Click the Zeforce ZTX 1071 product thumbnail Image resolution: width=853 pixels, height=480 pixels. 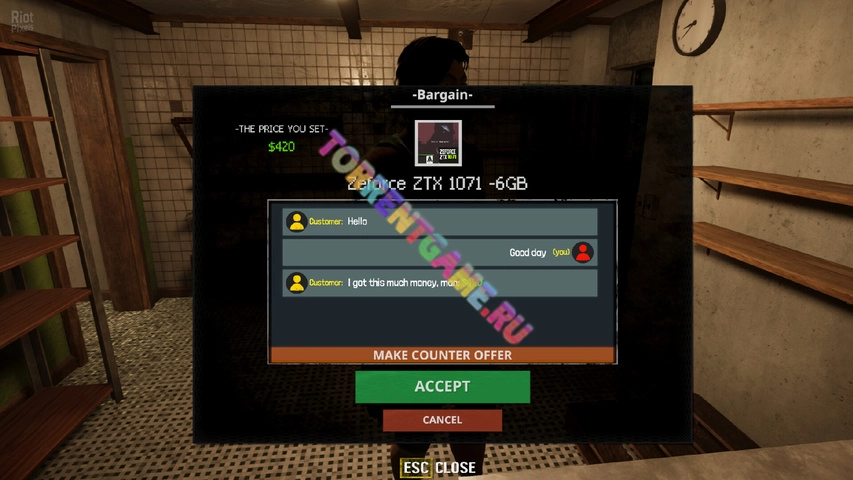pyautogui.click(x=438, y=144)
